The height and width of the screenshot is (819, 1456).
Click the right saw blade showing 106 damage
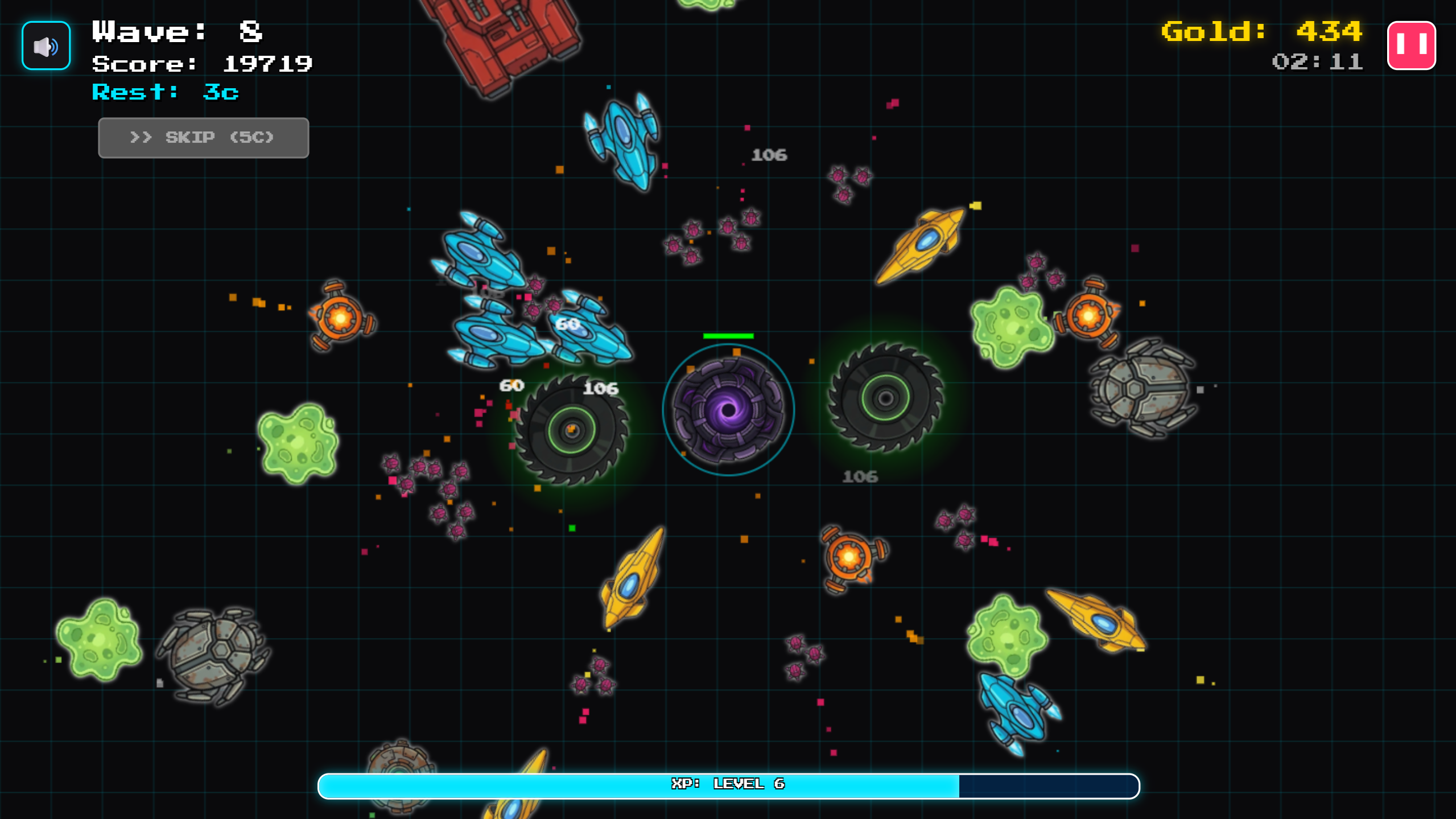(885, 398)
